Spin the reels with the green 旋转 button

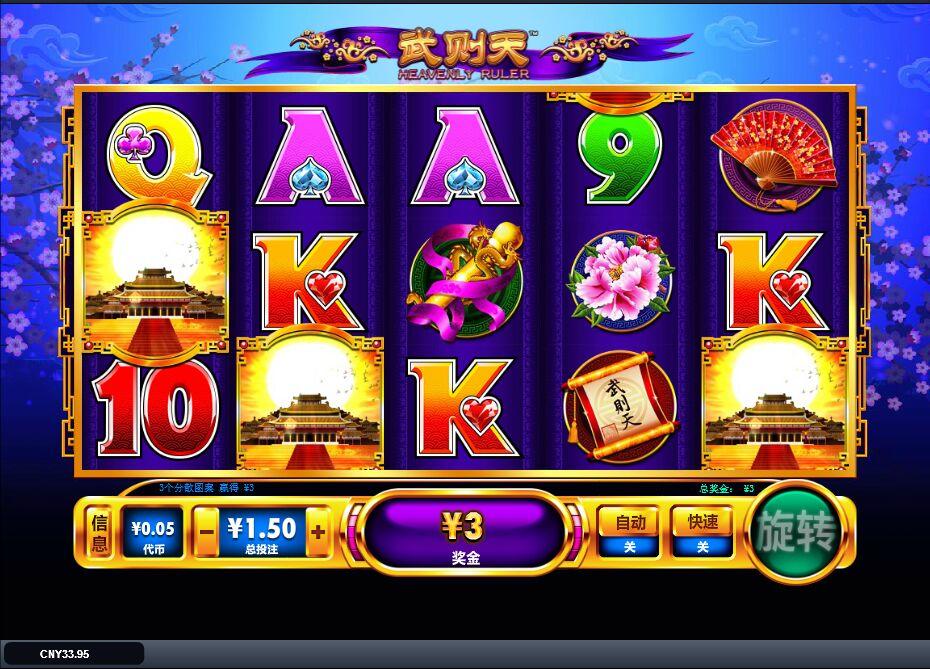click(796, 532)
